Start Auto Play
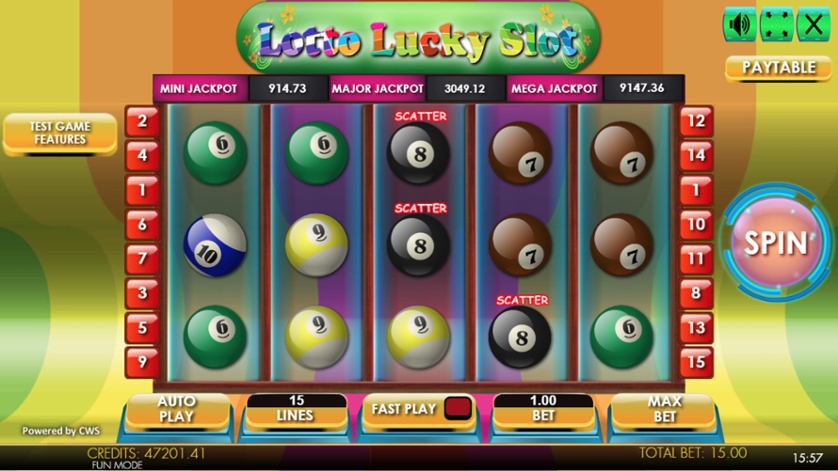Image resolution: width=838 pixels, height=471 pixels. 176,408
